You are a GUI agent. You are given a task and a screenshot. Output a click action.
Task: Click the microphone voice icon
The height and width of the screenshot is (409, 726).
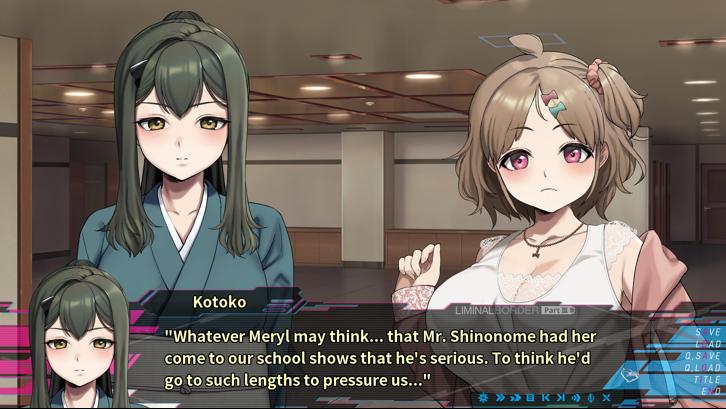(591, 397)
